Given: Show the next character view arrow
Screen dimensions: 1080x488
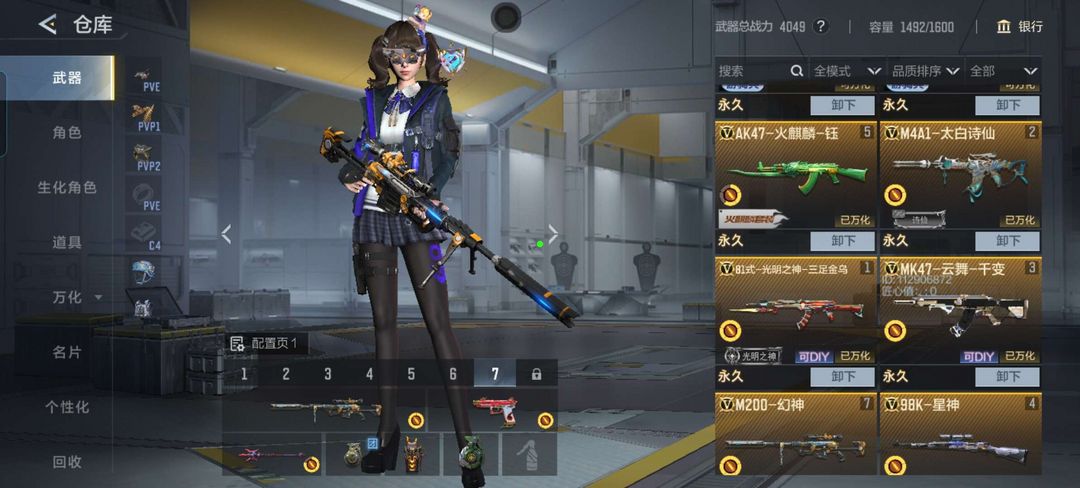Looking at the screenshot, I should click(x=552, y=234).
